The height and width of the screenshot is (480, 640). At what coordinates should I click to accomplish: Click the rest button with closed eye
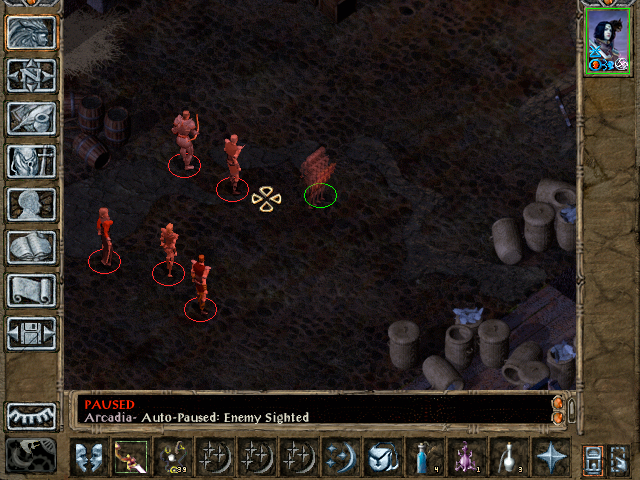pos(31,416)
